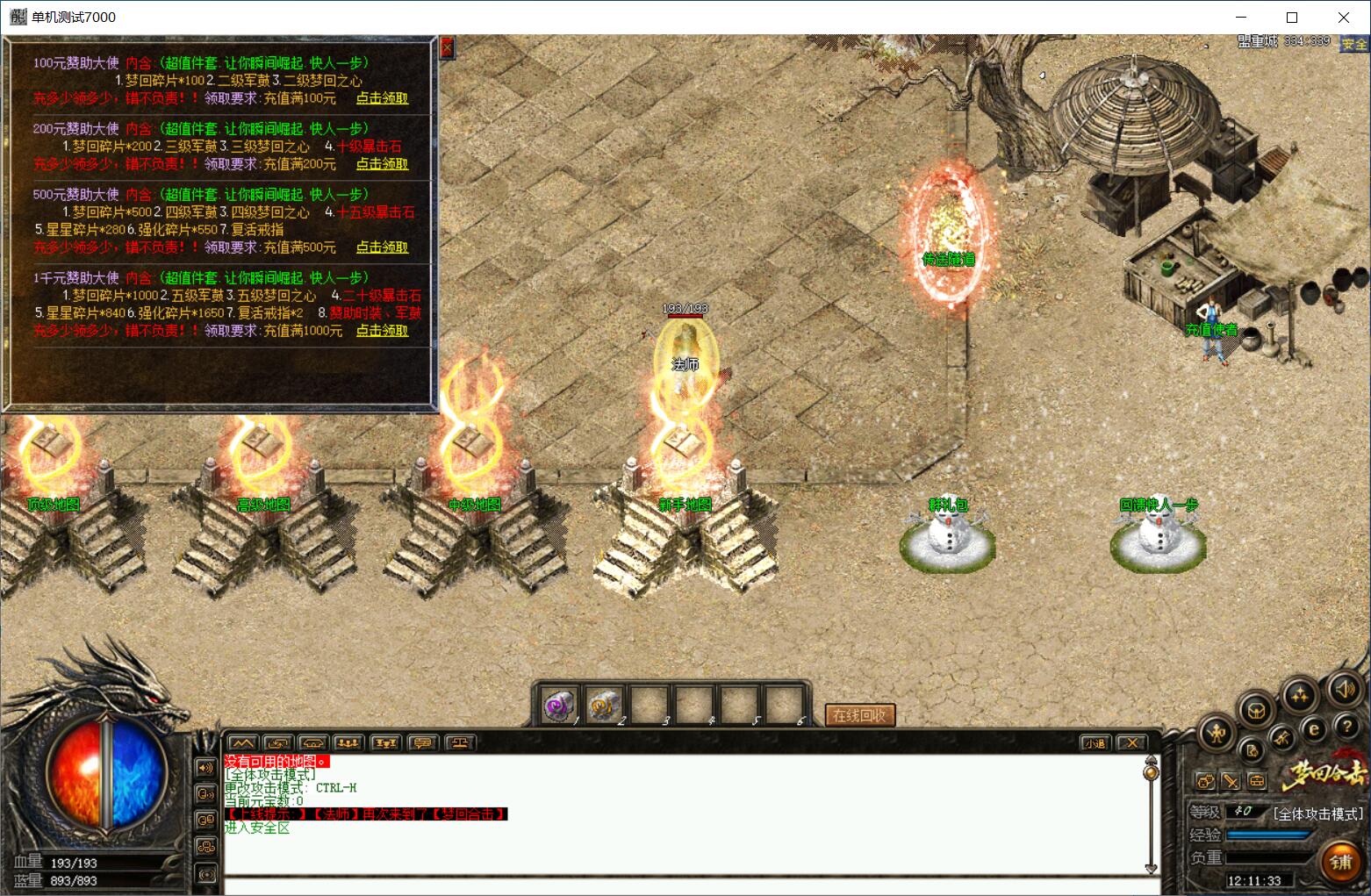Claim the 1千元 sponsor reward link

[x=382, y=331]
